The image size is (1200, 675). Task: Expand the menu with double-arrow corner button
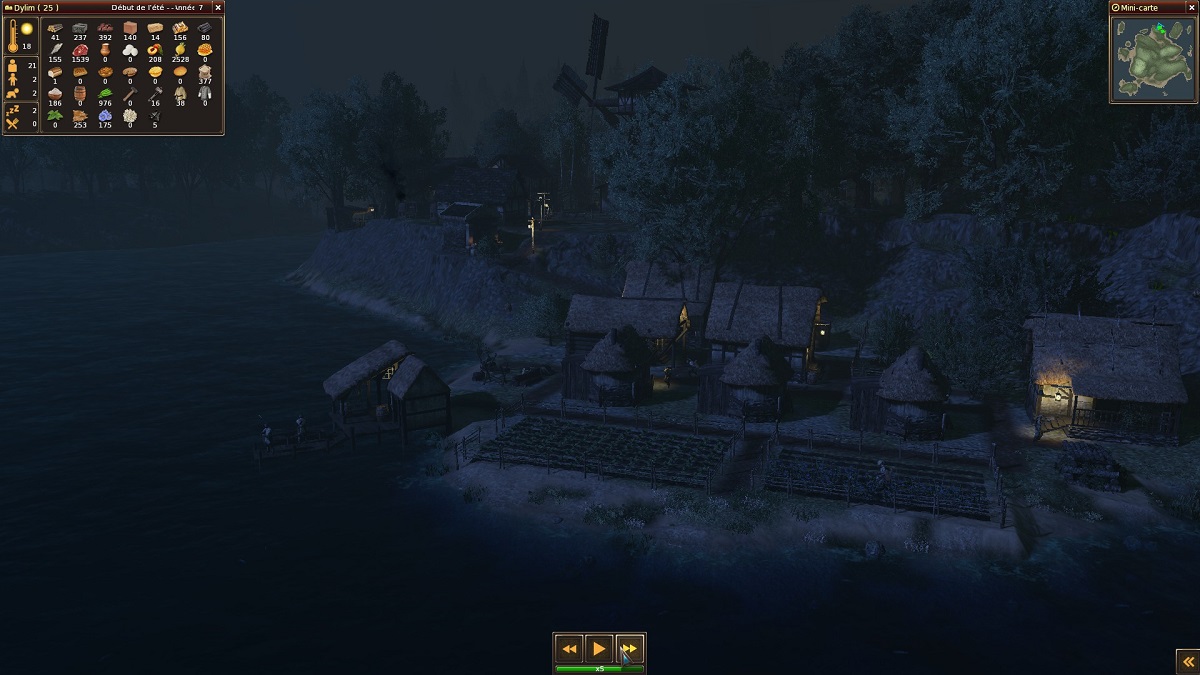point(1187,662)
